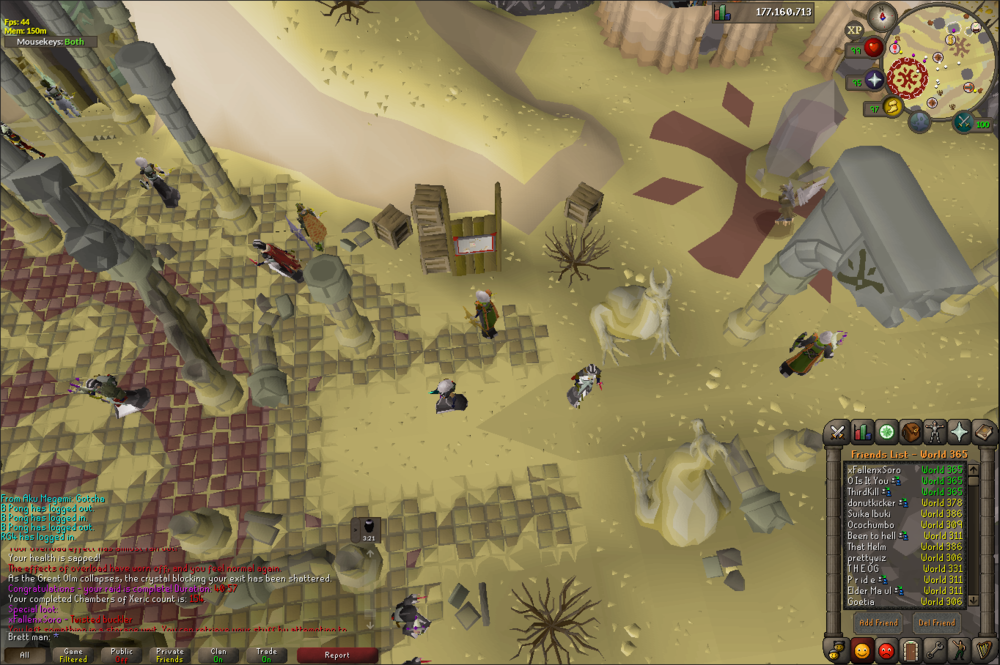Toggle the Public chat filter
The height and width of the screenshot is (665, 1000).
click(122, 655)
